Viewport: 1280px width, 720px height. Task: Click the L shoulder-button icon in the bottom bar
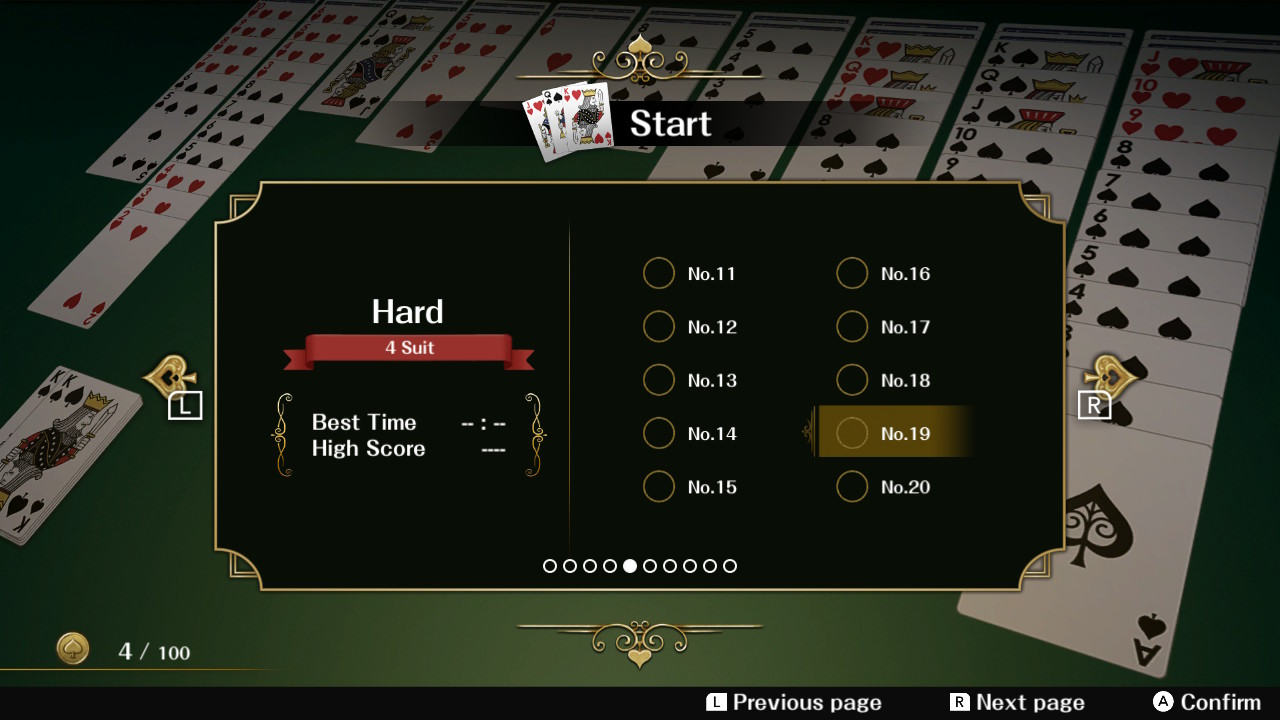(x=714, y=702)
